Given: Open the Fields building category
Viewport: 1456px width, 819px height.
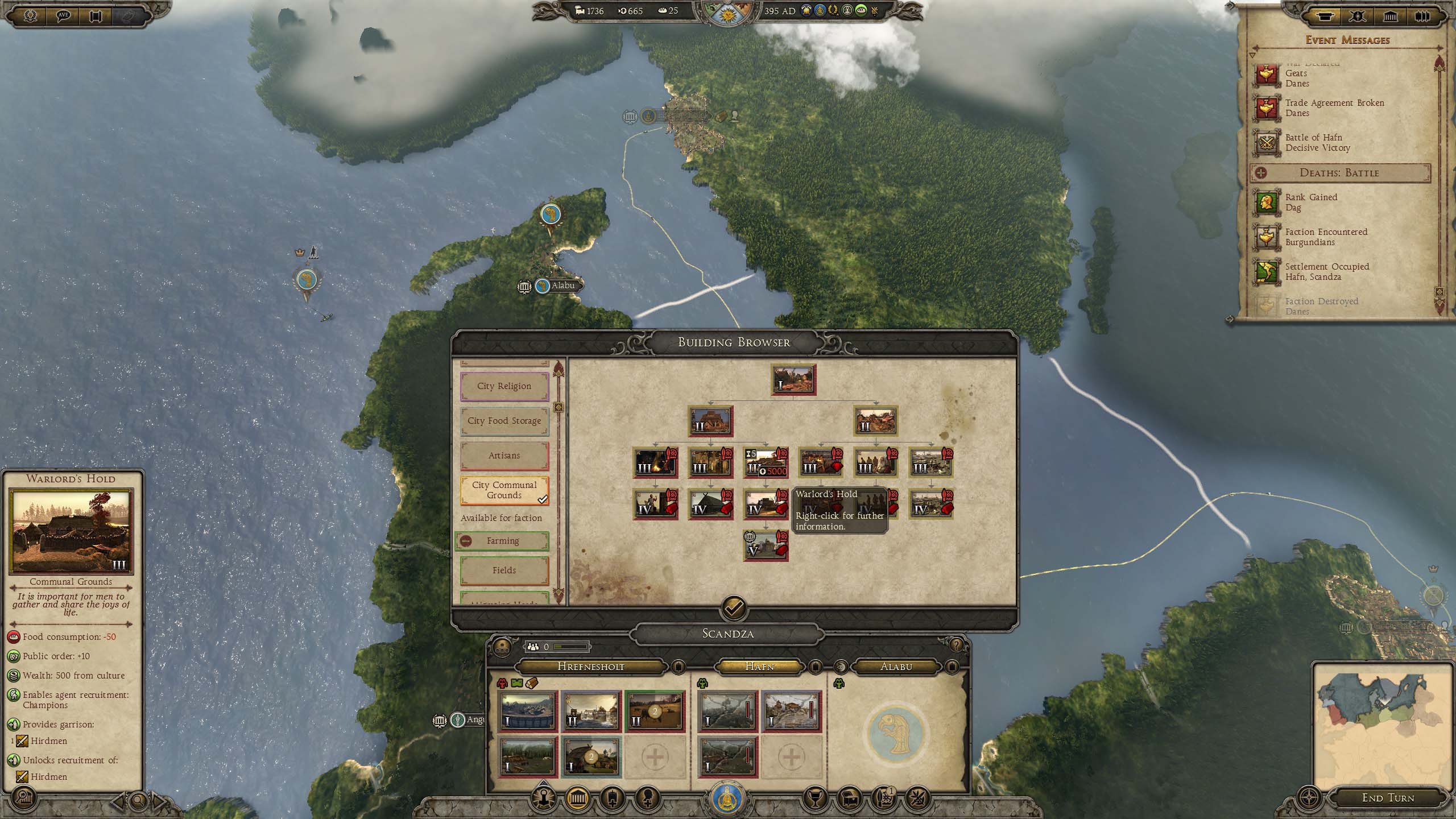Looking at the screenshot, I should 504,570.
